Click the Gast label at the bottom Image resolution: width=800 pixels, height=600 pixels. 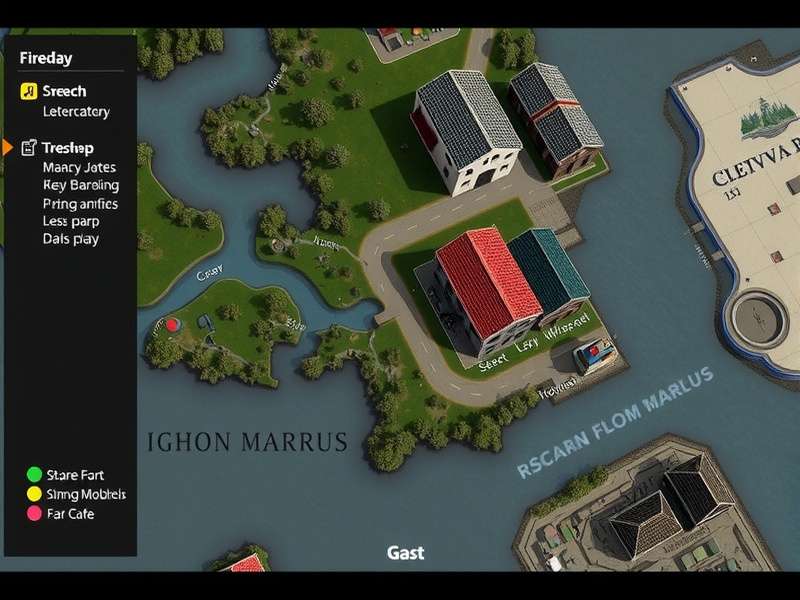(405, 552)
